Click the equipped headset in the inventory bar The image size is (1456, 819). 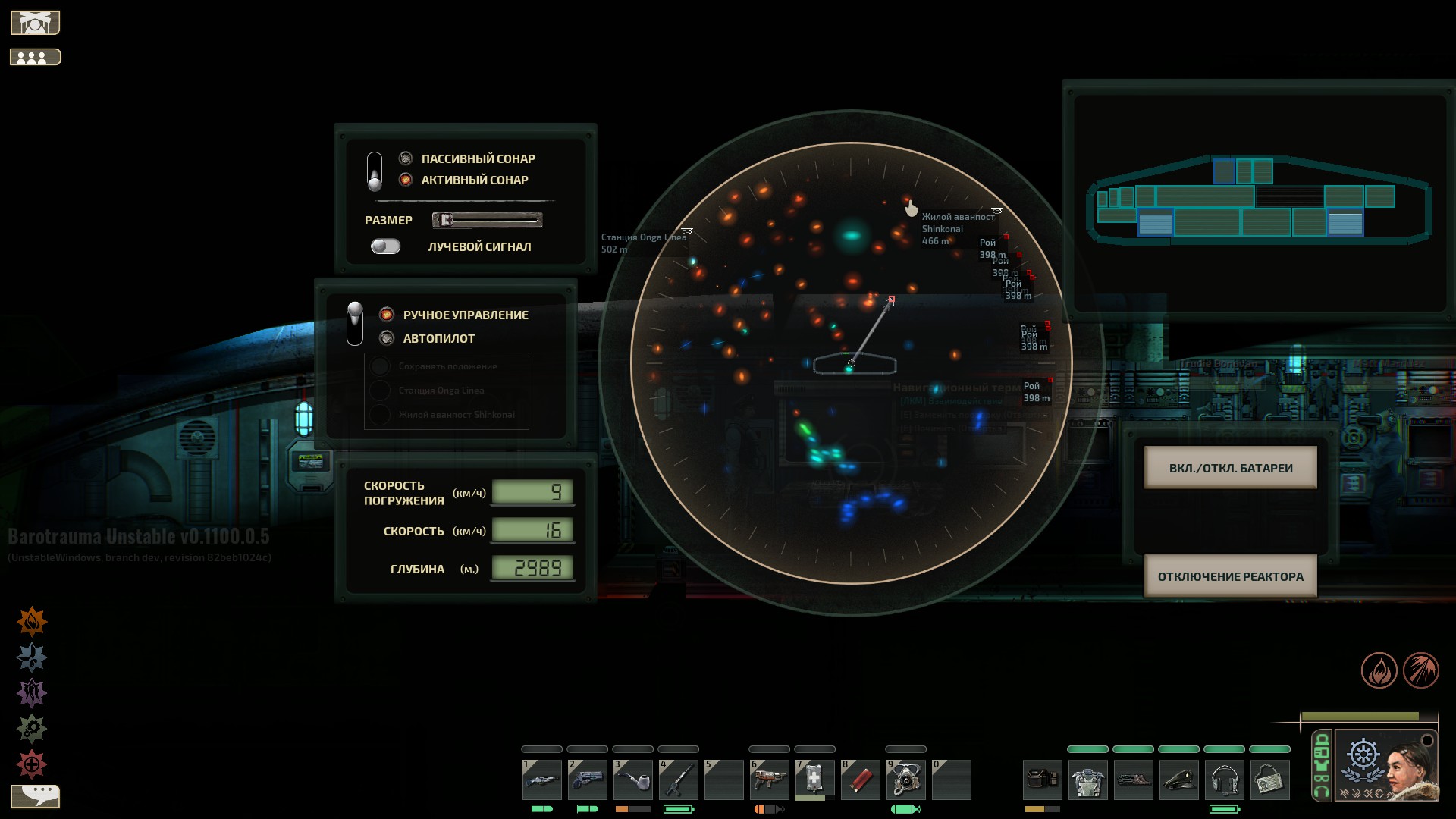pyautogui.click(x=1225, y=779)
